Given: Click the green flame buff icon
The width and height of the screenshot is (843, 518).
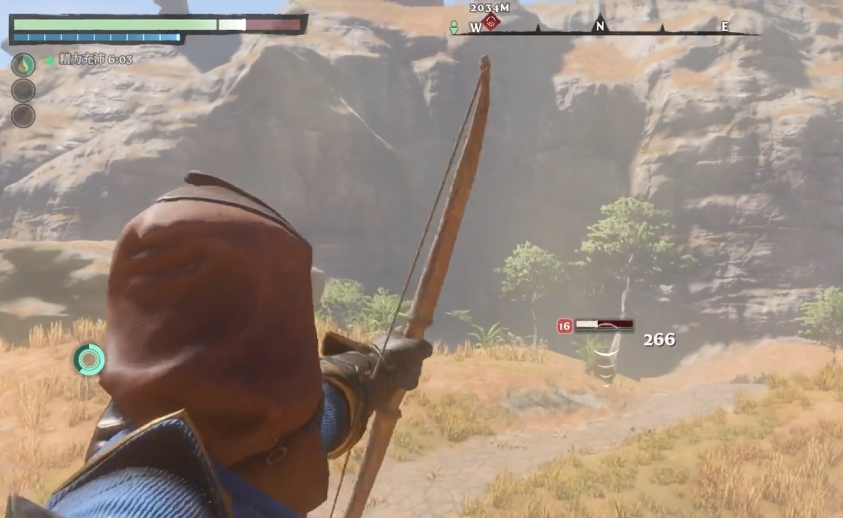Looking at the screenshot, I should (x=22, y=64).
